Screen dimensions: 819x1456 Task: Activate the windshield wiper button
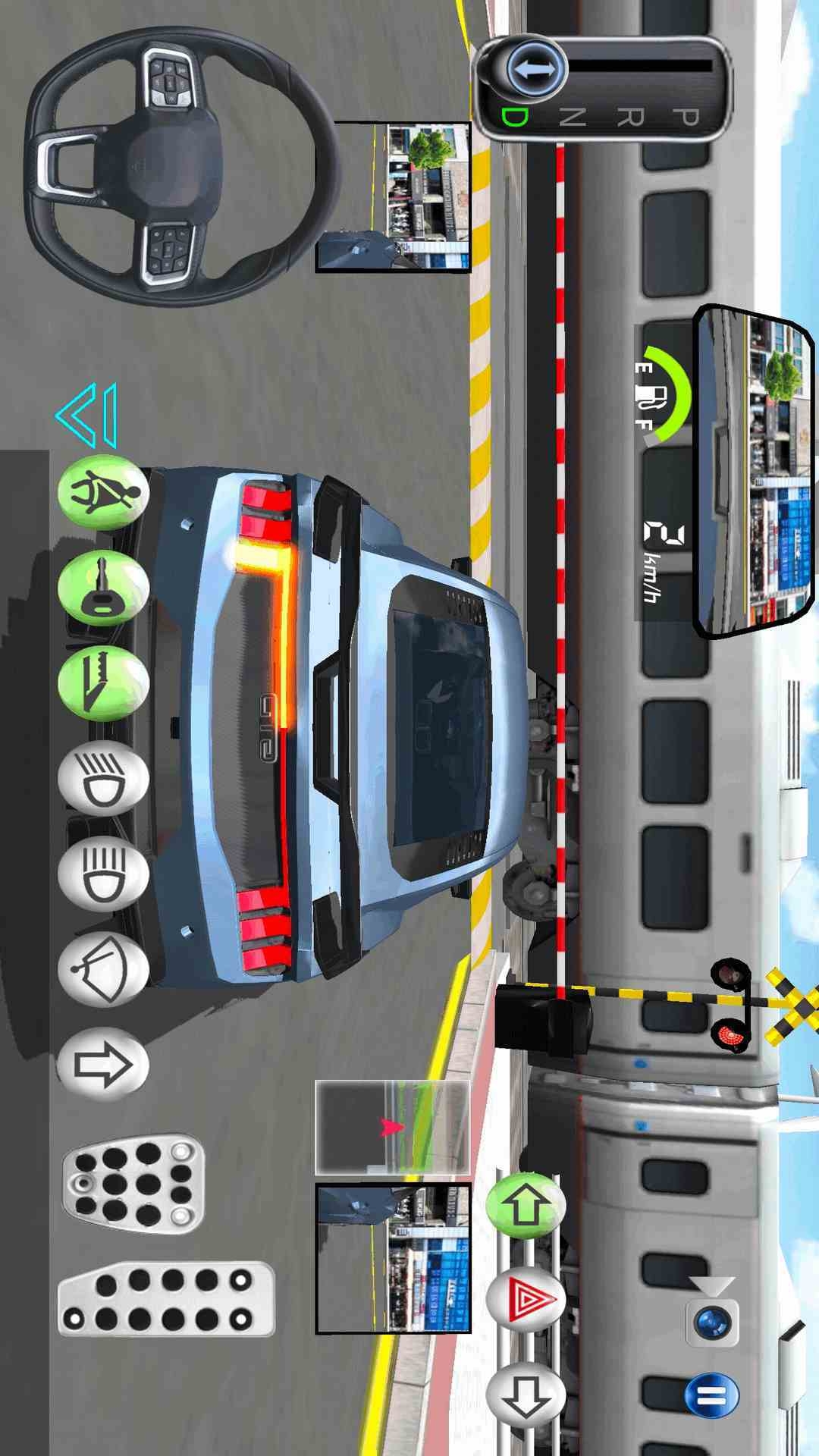pos(104,971)
